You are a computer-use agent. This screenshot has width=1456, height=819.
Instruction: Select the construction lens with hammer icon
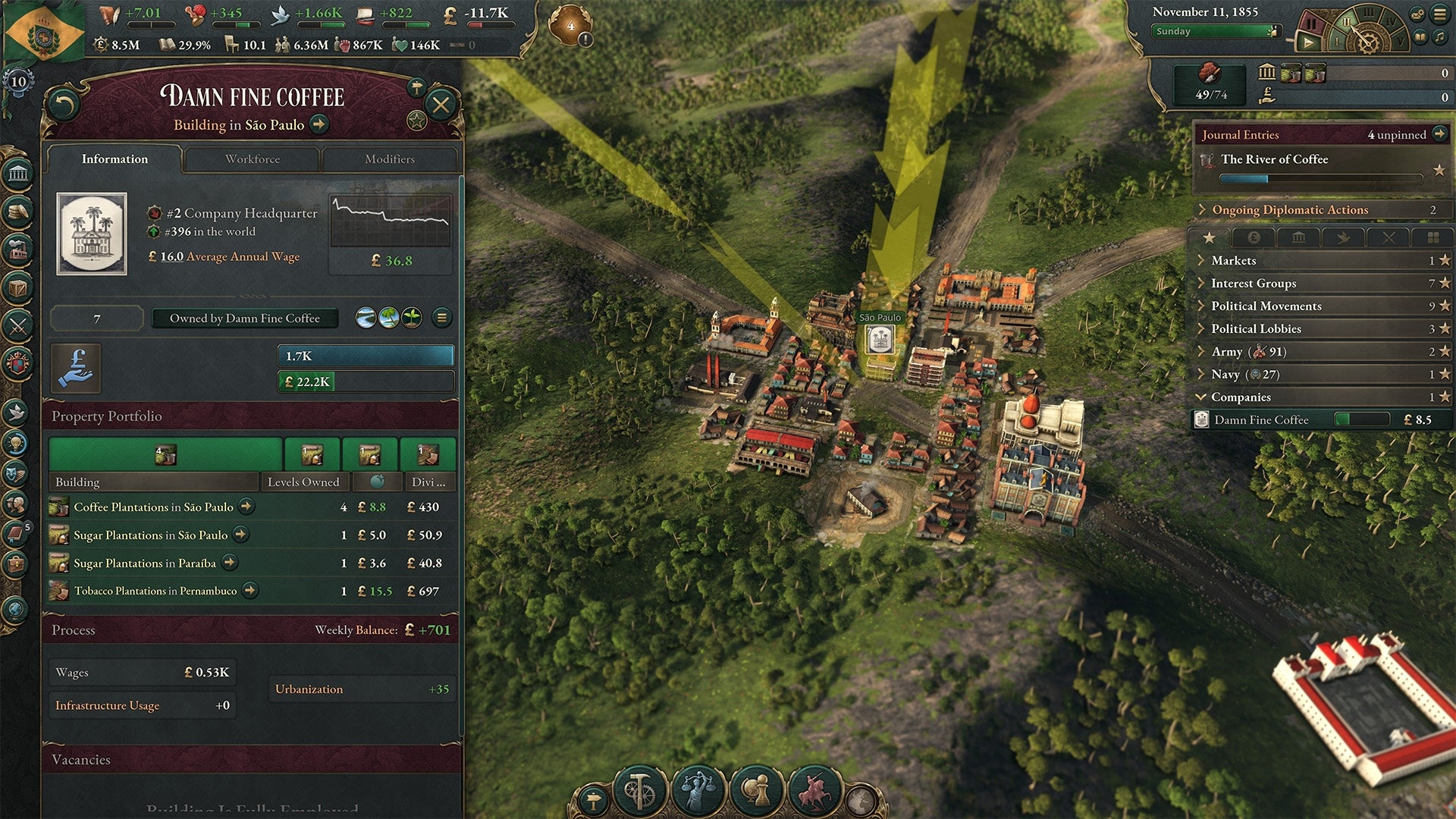(x=639, y=789)
